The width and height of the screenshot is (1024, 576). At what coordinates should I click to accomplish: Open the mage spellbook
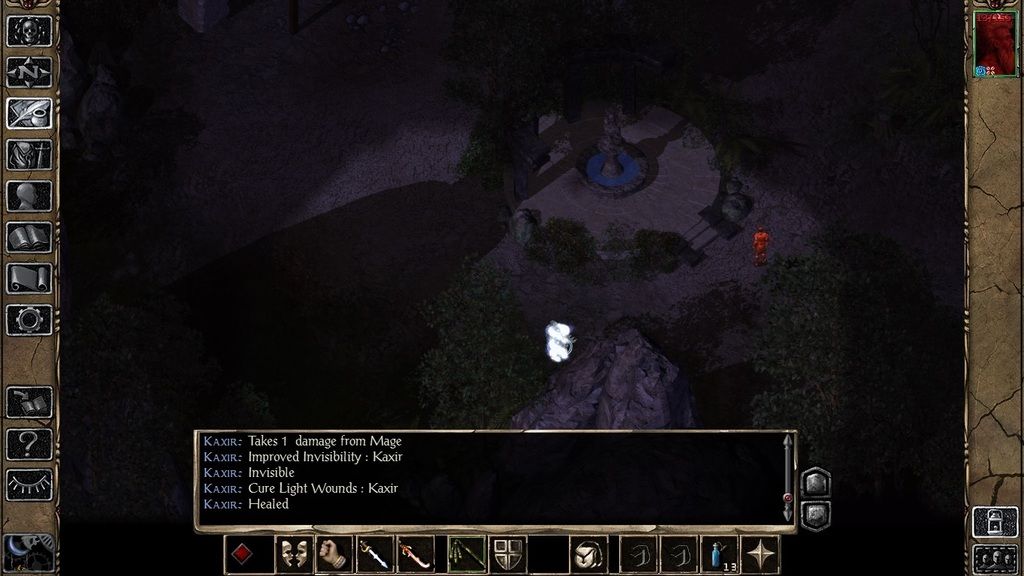29,237
